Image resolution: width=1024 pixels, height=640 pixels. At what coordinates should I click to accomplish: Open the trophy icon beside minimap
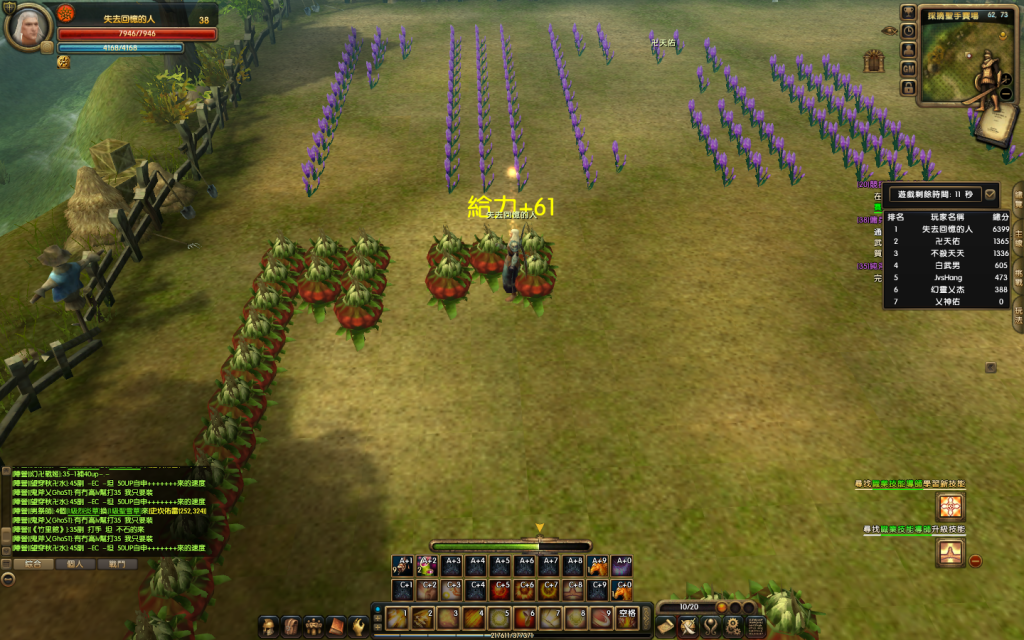tap(908, 12)
